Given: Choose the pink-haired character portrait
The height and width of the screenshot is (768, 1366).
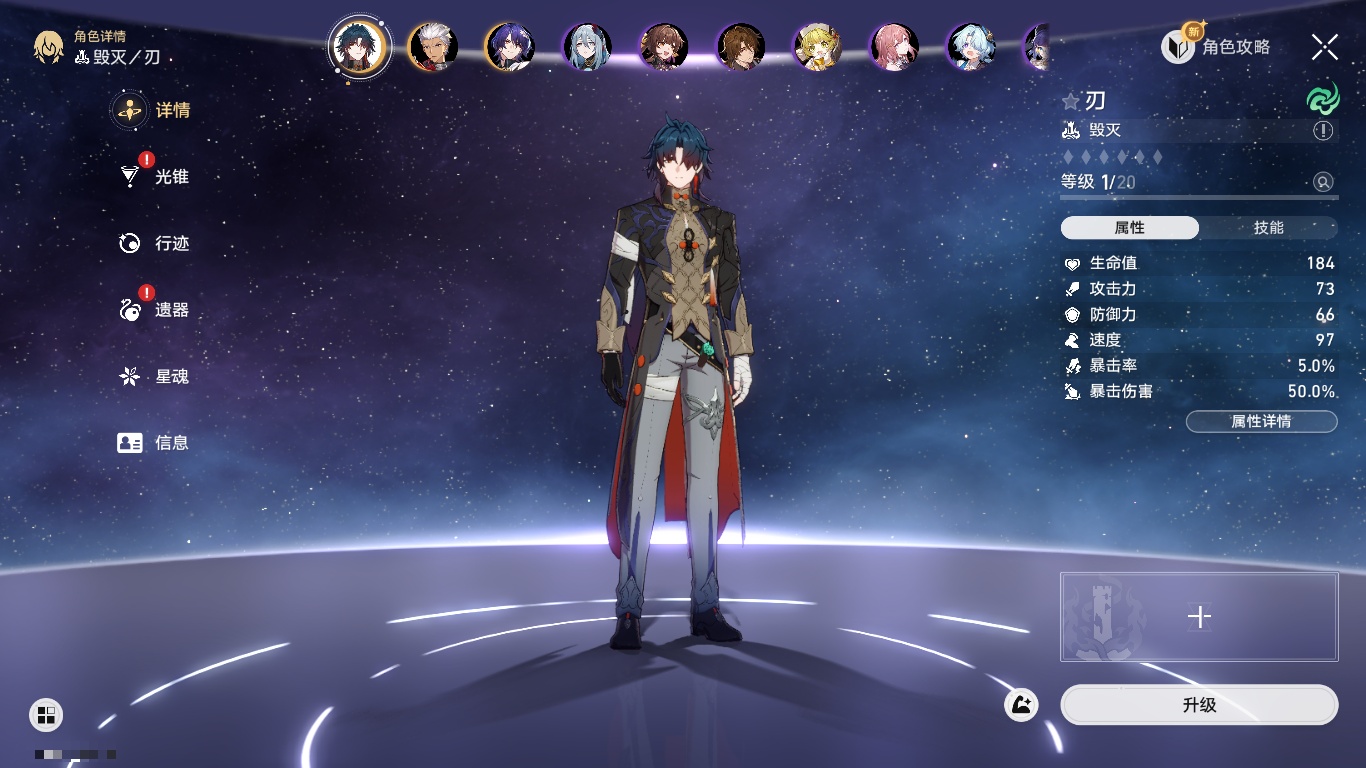Looking at the screenshot, I should tap(894, 46).
